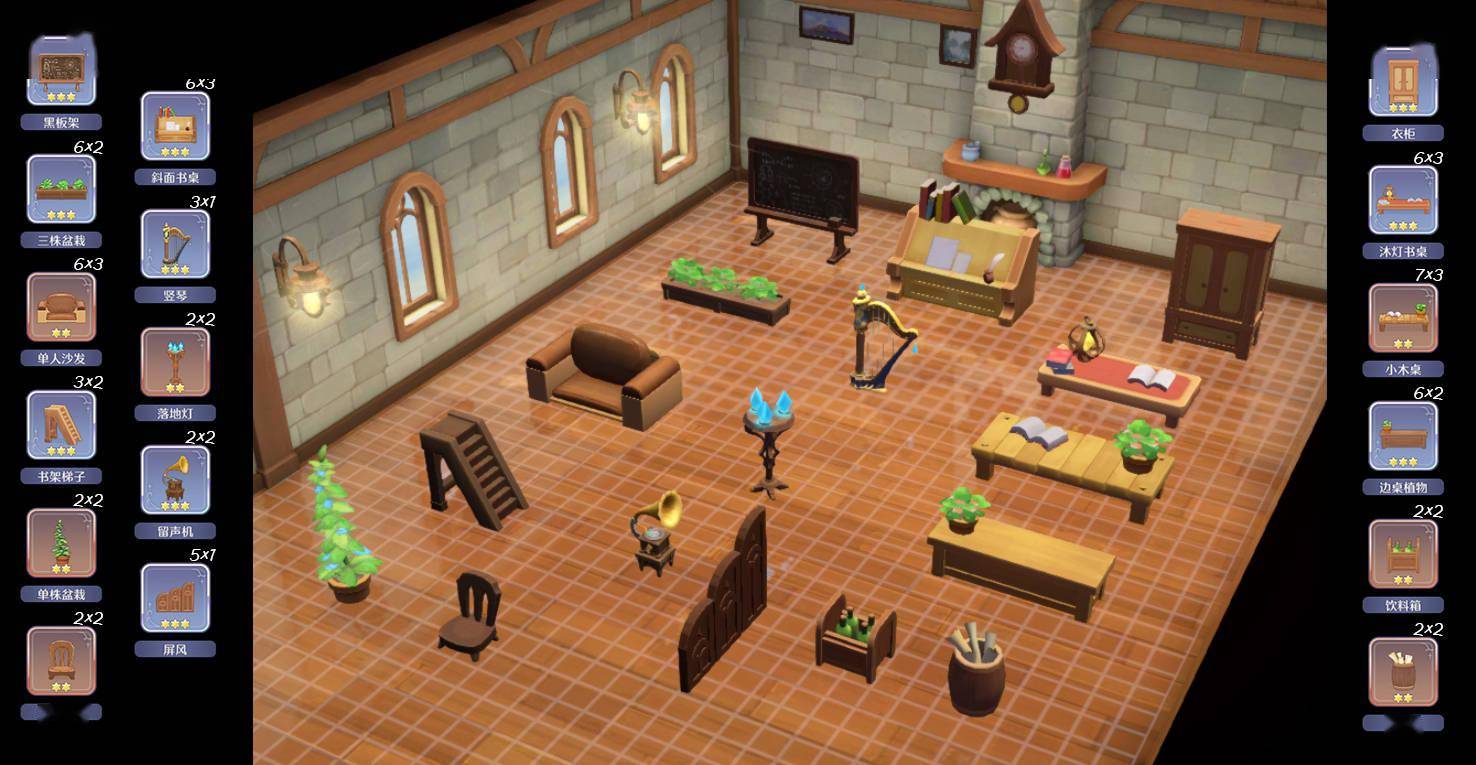This screenshot has height=765, width=1476.
Task: Select the 边桌植物 side table plant icon
Action: tap(1403, 436)
